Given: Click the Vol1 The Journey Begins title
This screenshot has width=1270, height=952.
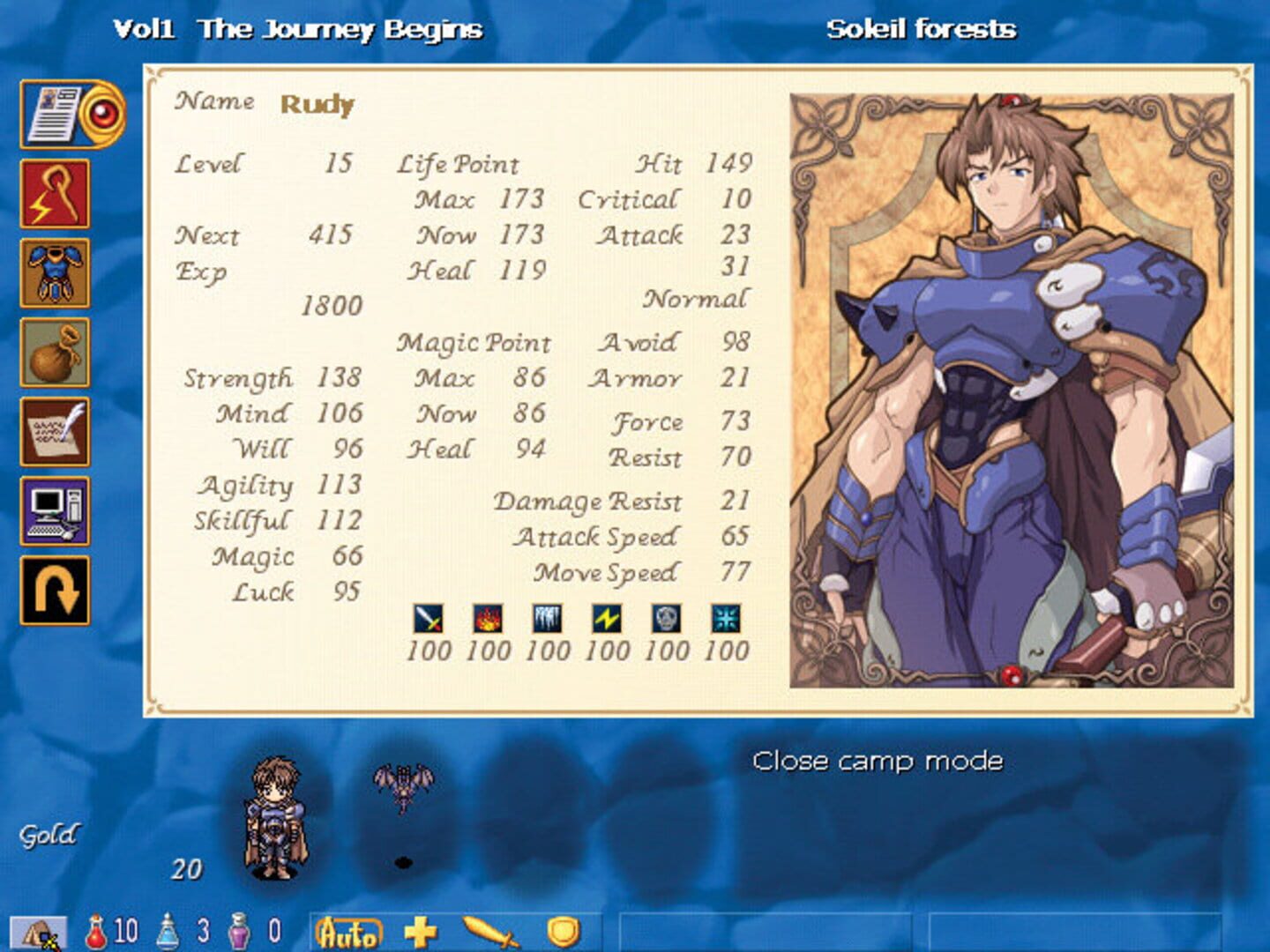Looking at the screenshot, I should coord(298,27).
